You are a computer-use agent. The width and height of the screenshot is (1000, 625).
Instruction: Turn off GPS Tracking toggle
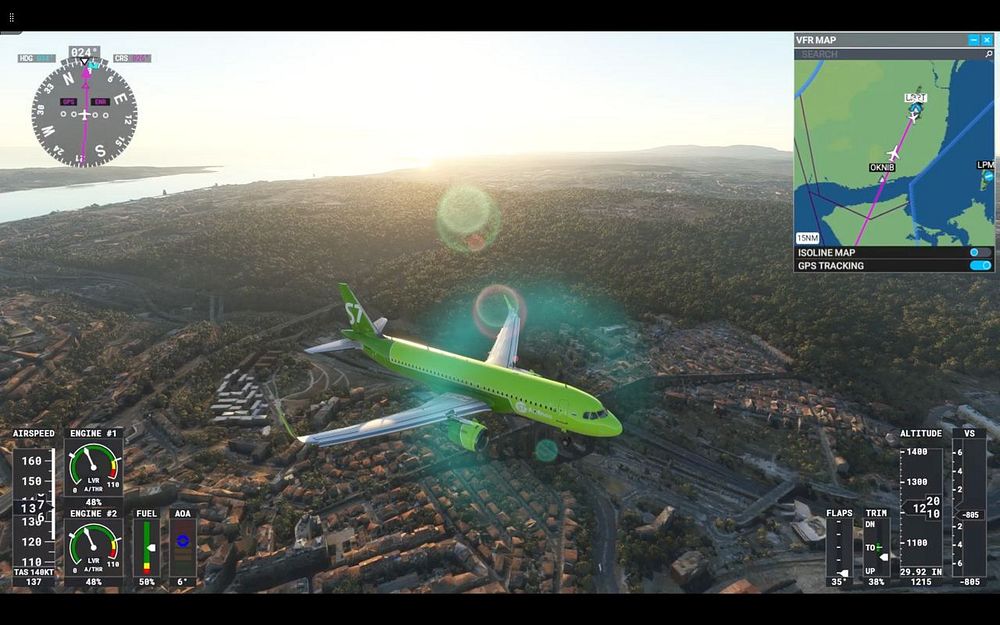click(x=980, y=266)
